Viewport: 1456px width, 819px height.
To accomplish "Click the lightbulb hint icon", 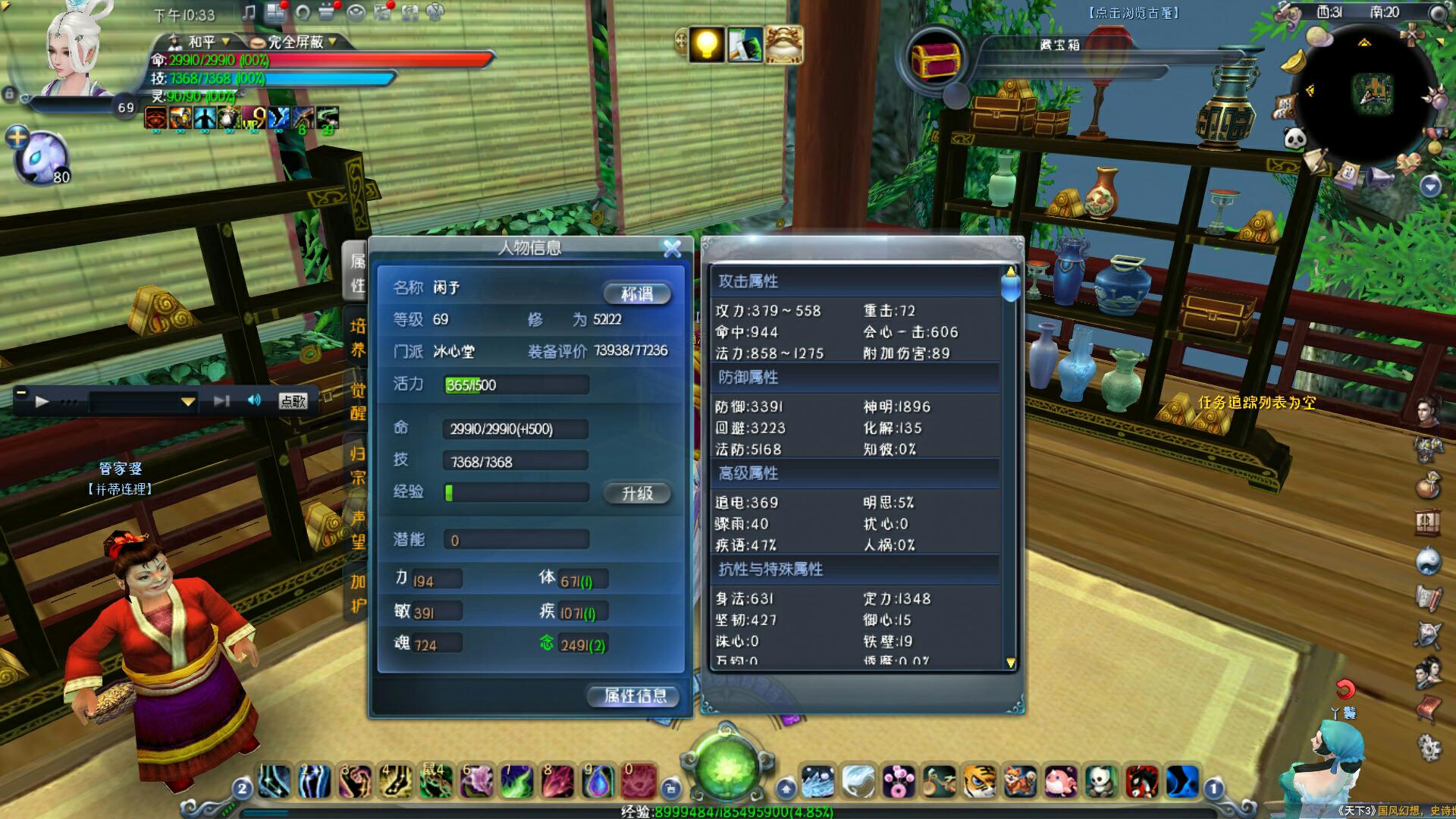I will tap(706, 44).
